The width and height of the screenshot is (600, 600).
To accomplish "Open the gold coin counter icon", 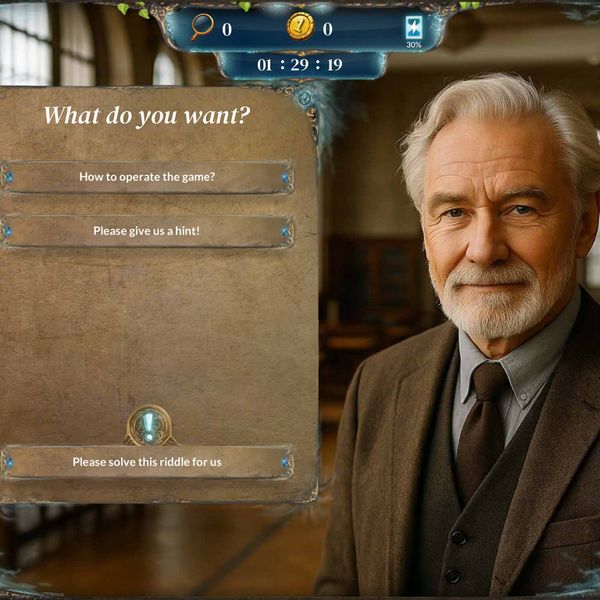I will tap(300, 27).
